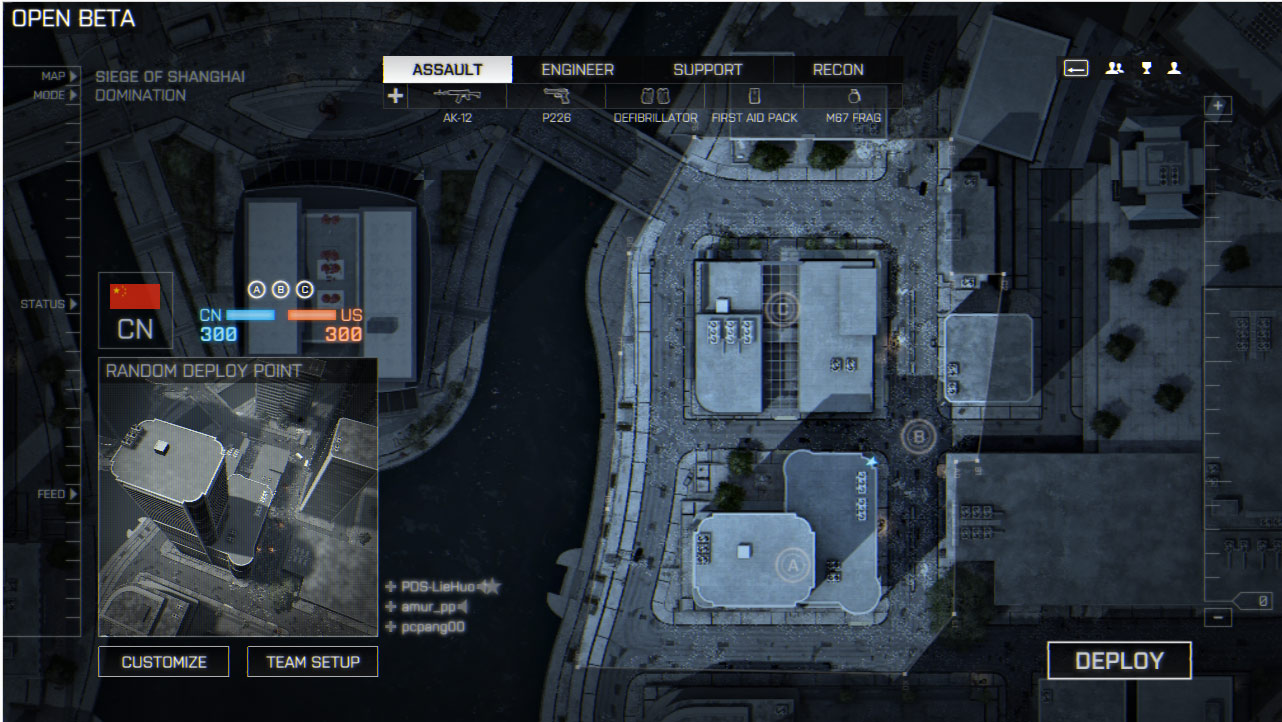Select the Assault class tab

[x=447, y=70]
